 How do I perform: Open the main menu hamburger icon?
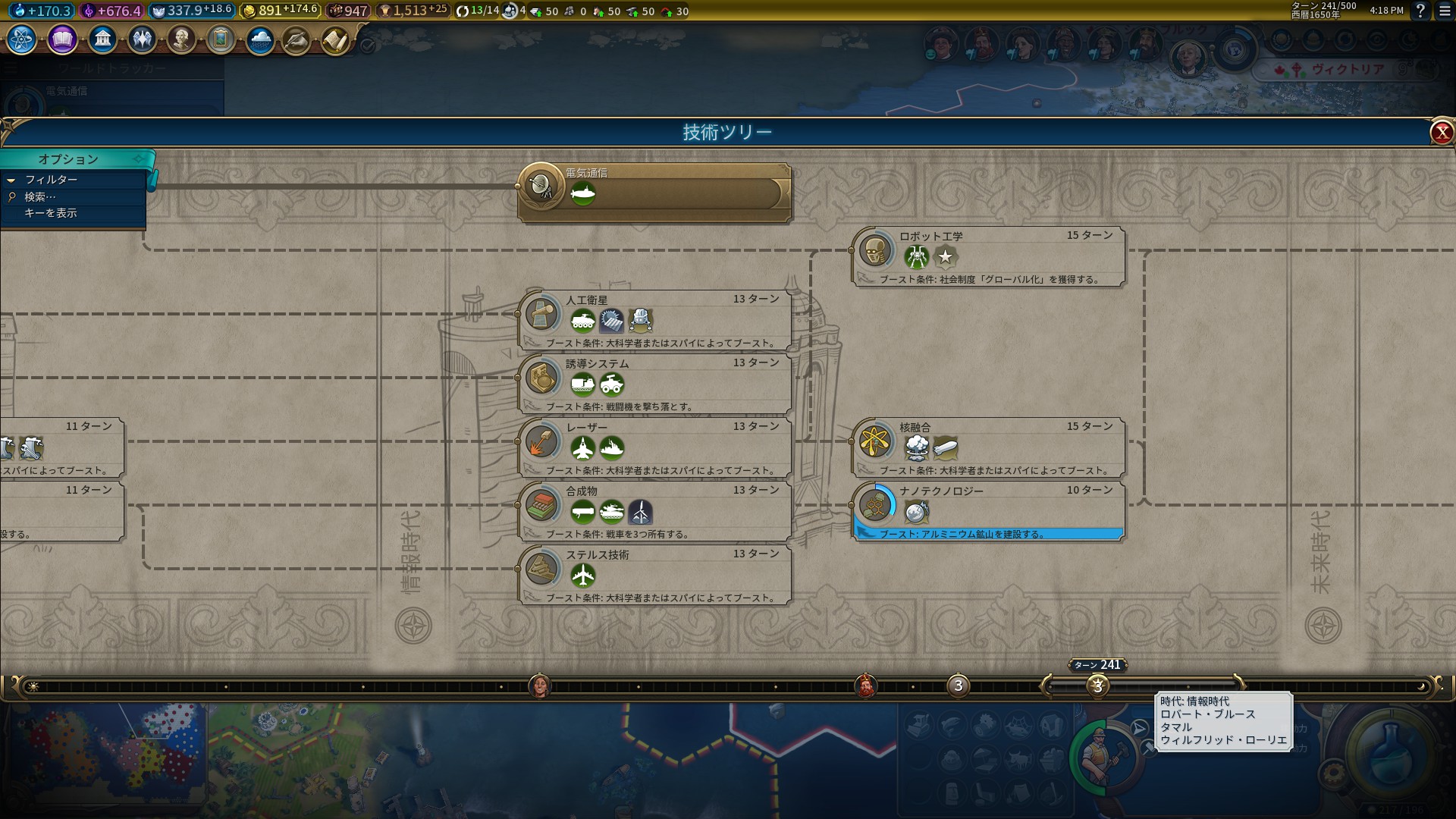coord(1445,11)
